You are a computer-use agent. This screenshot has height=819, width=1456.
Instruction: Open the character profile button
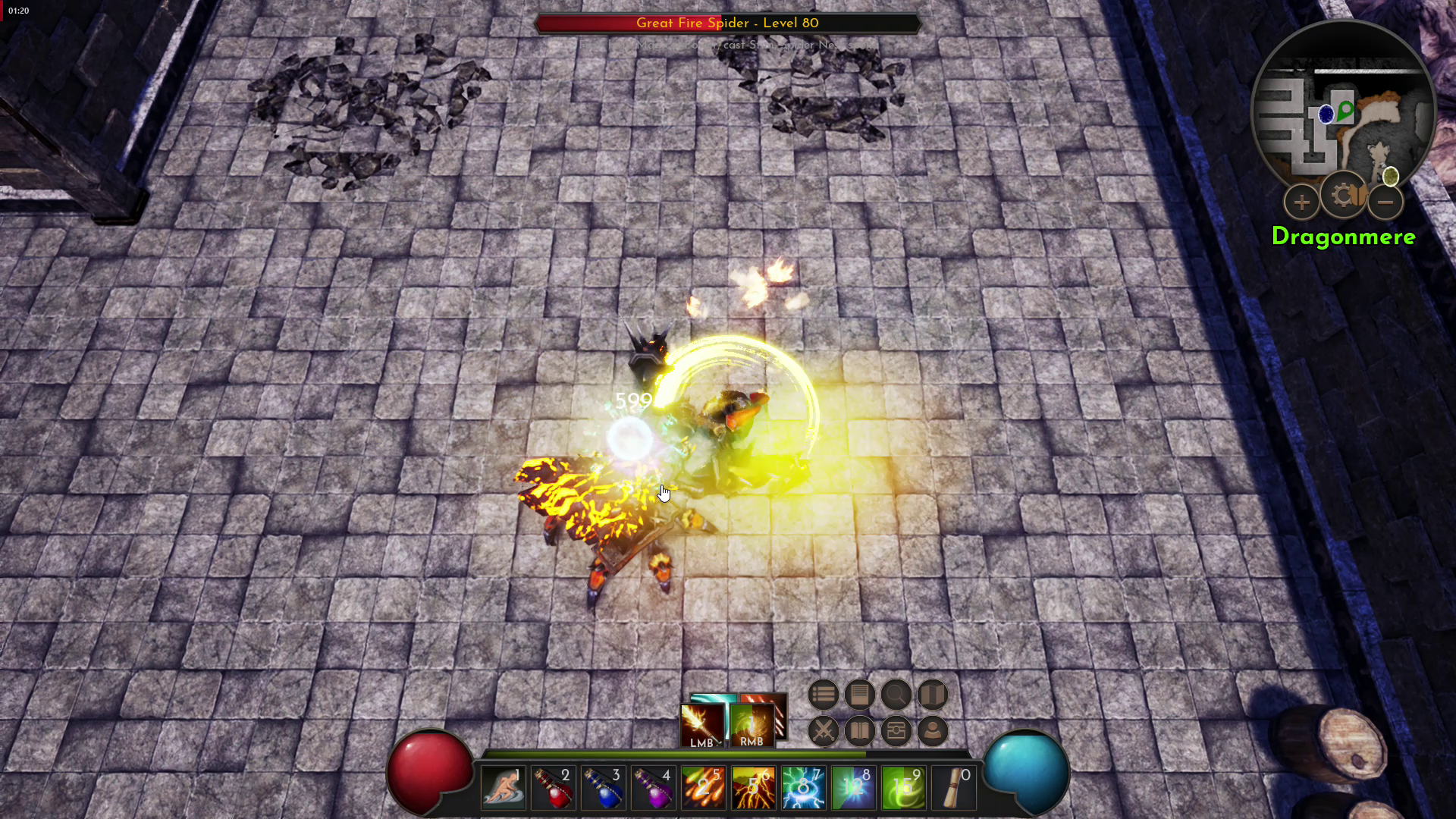[932, 731]
